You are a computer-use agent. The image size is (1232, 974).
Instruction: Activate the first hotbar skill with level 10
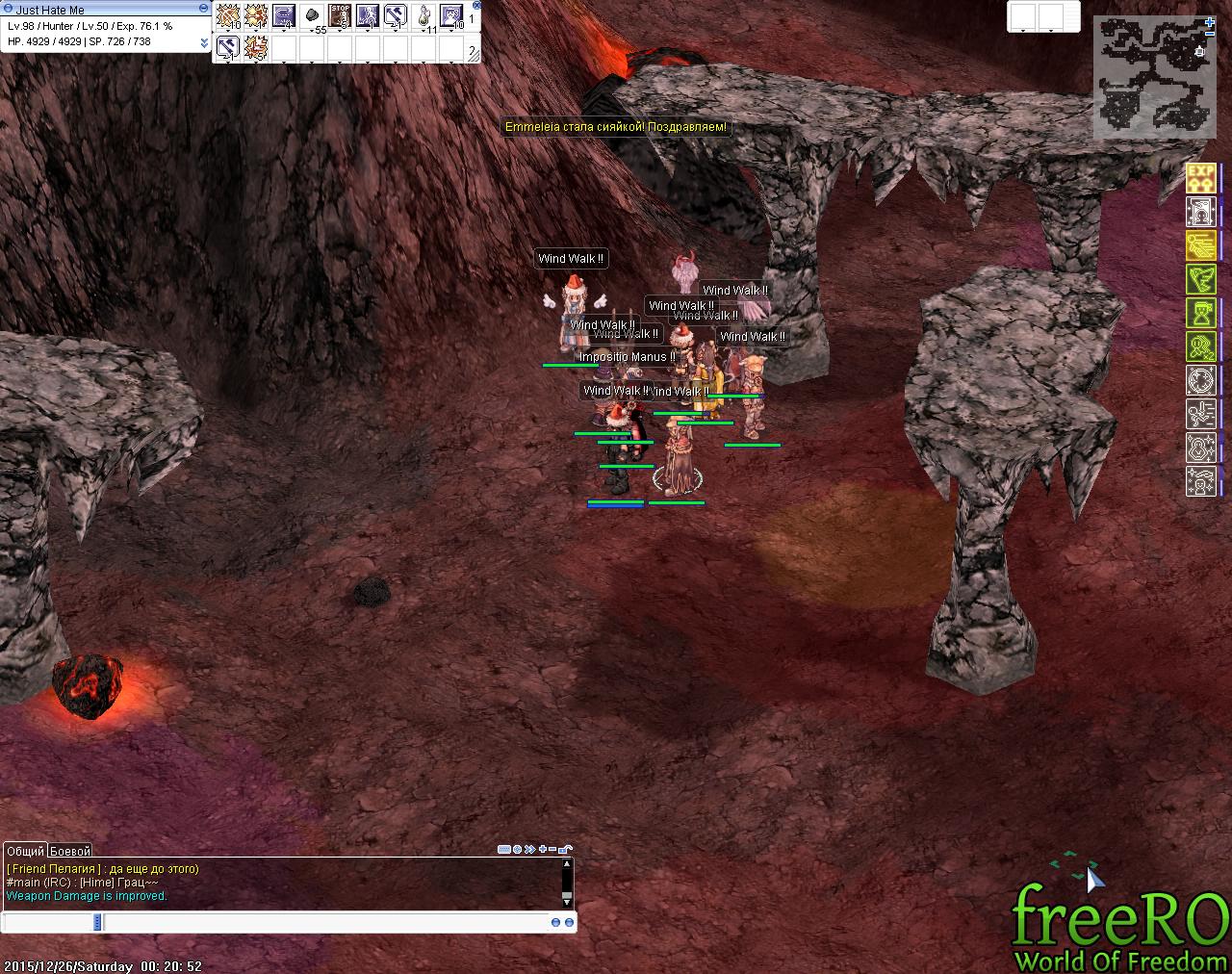pos(228,15)
